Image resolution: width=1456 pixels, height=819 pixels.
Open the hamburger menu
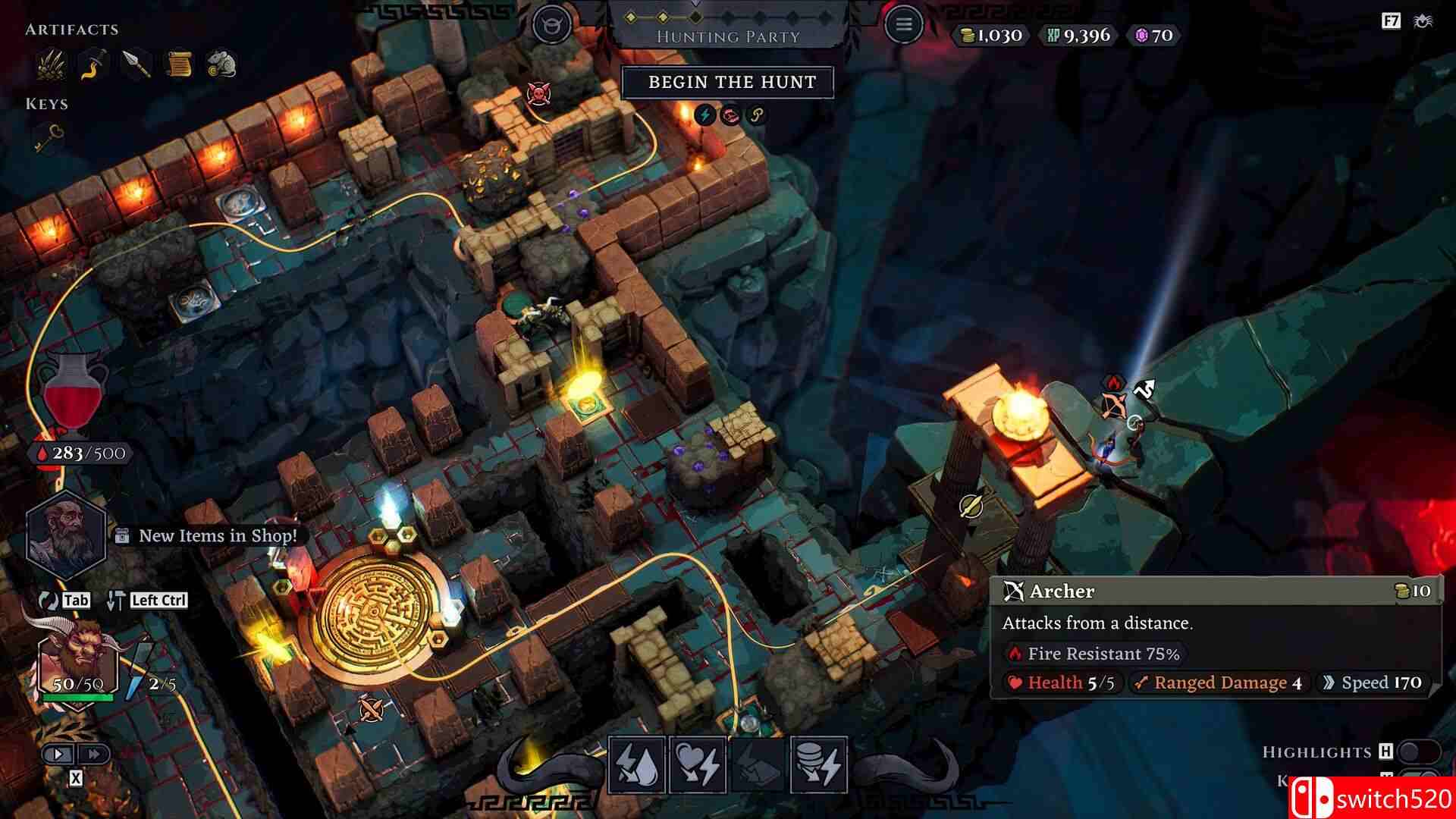[x=903, y=25]
